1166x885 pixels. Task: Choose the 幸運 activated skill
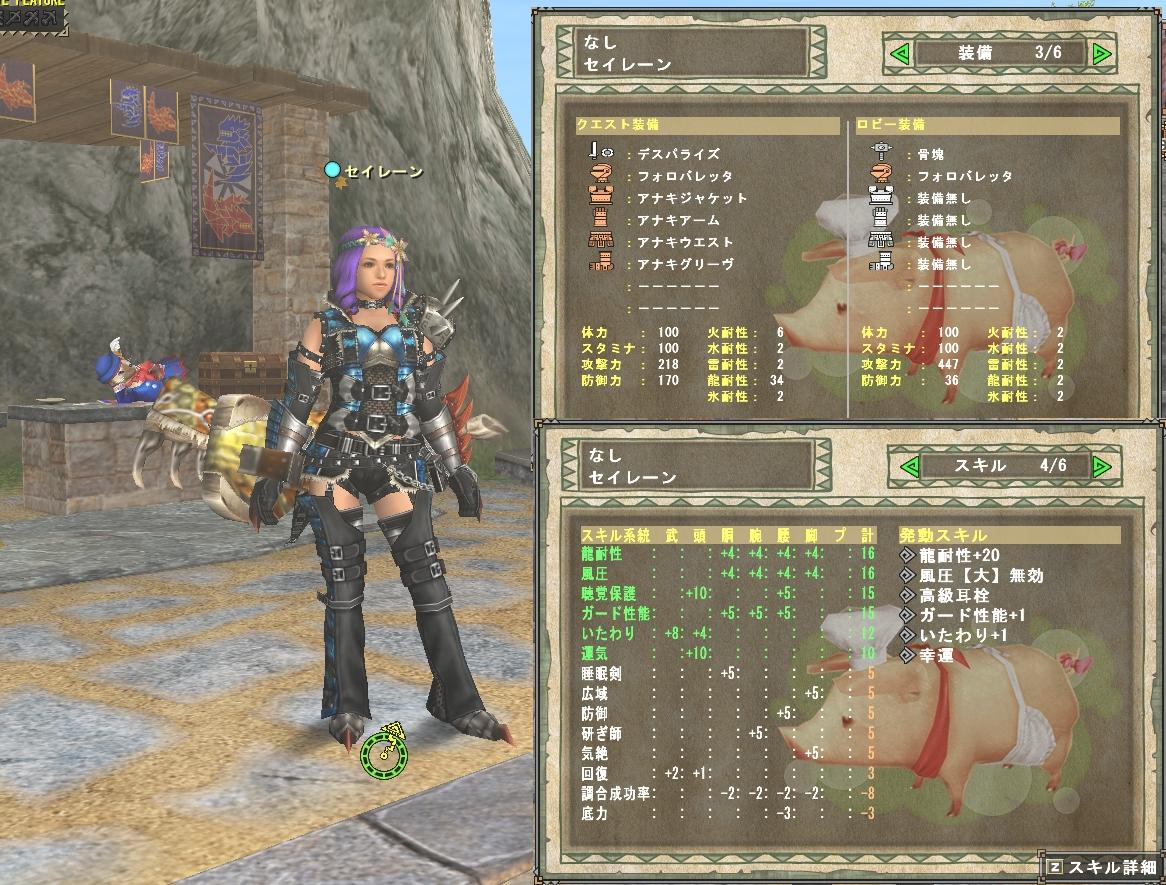click(936, 655)
